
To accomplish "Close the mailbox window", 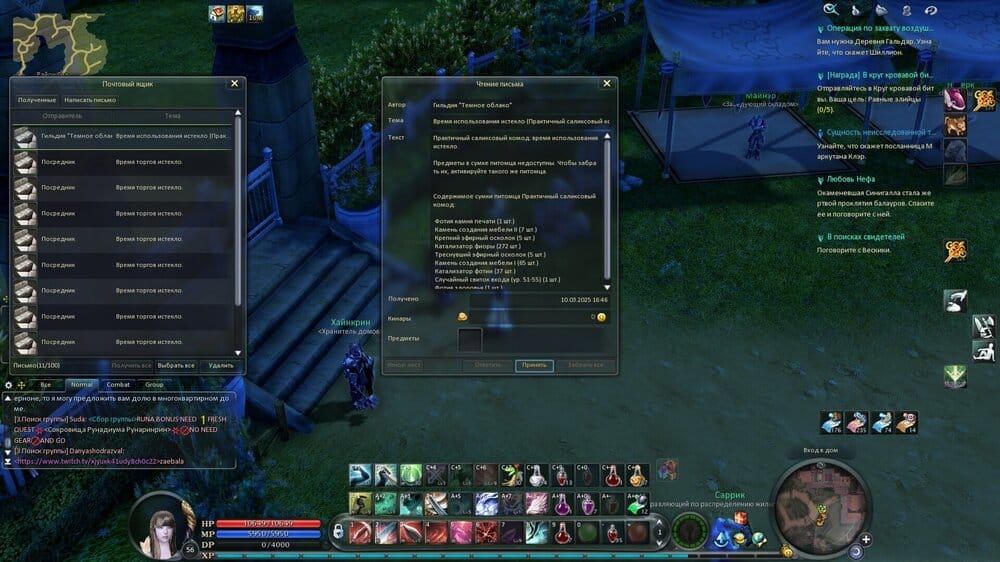I will click(234, 84).
